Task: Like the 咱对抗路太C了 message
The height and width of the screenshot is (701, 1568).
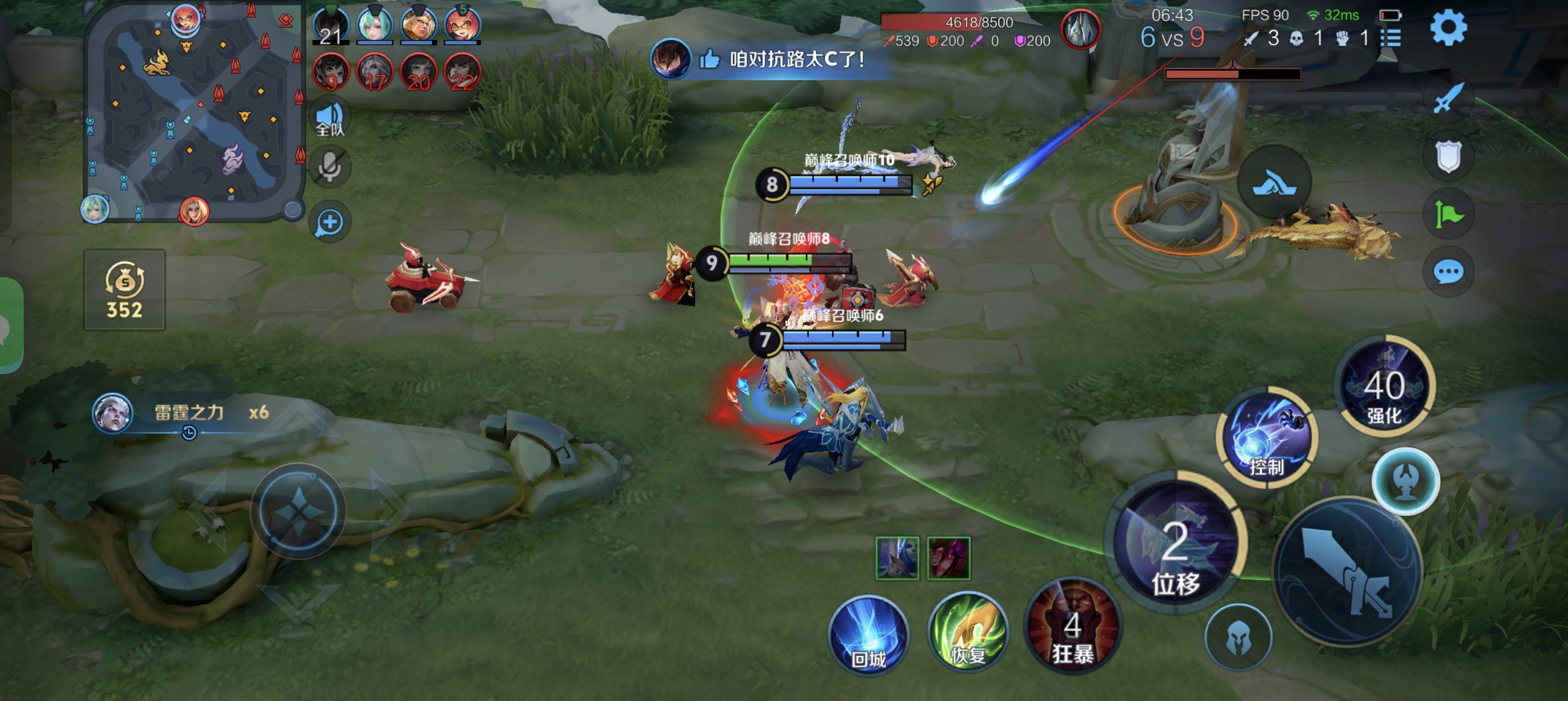Action: pos(710,59)
